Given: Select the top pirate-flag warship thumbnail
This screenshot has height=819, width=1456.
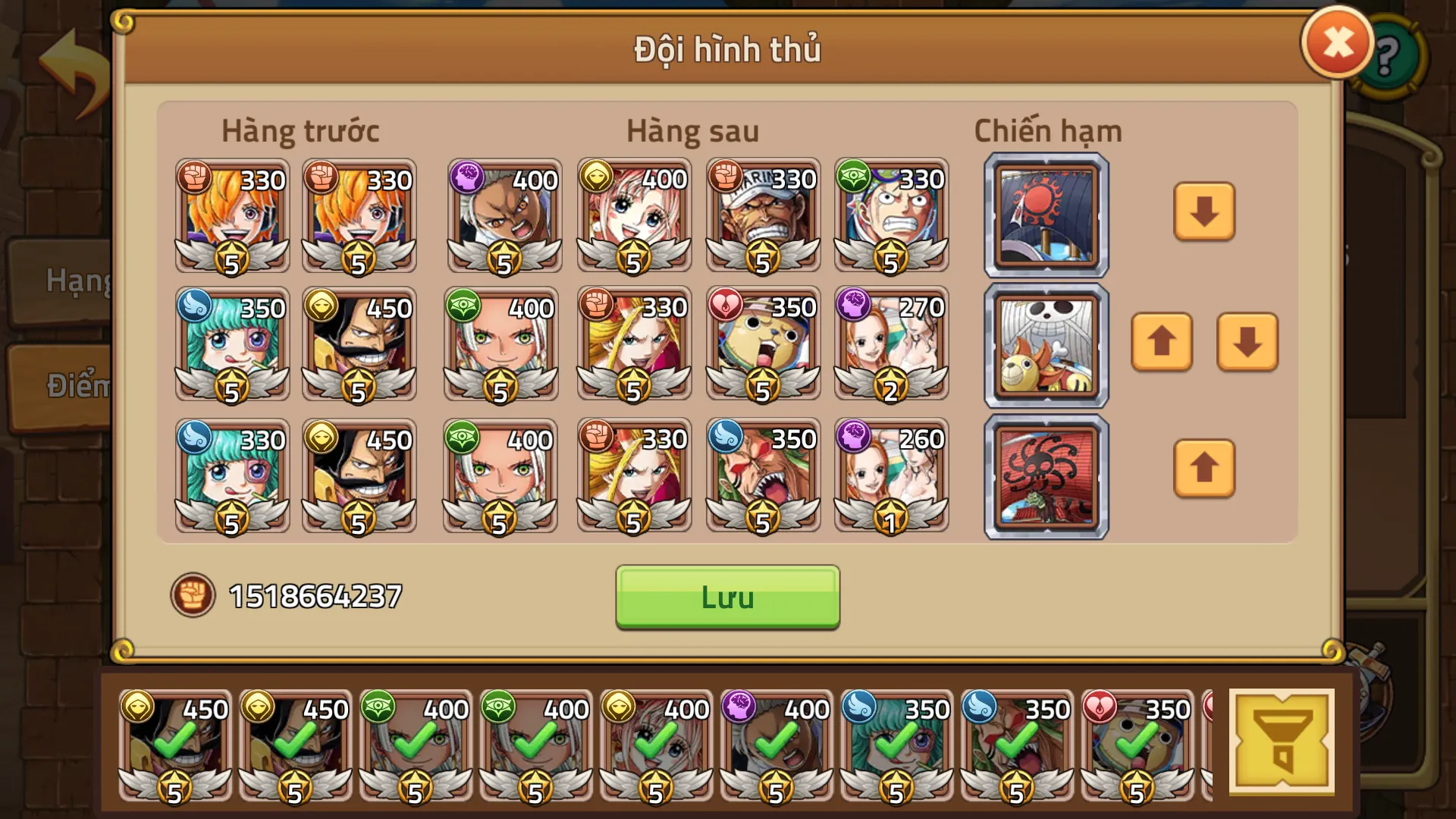Looking at the screenshot, I should click(1045, 215).
